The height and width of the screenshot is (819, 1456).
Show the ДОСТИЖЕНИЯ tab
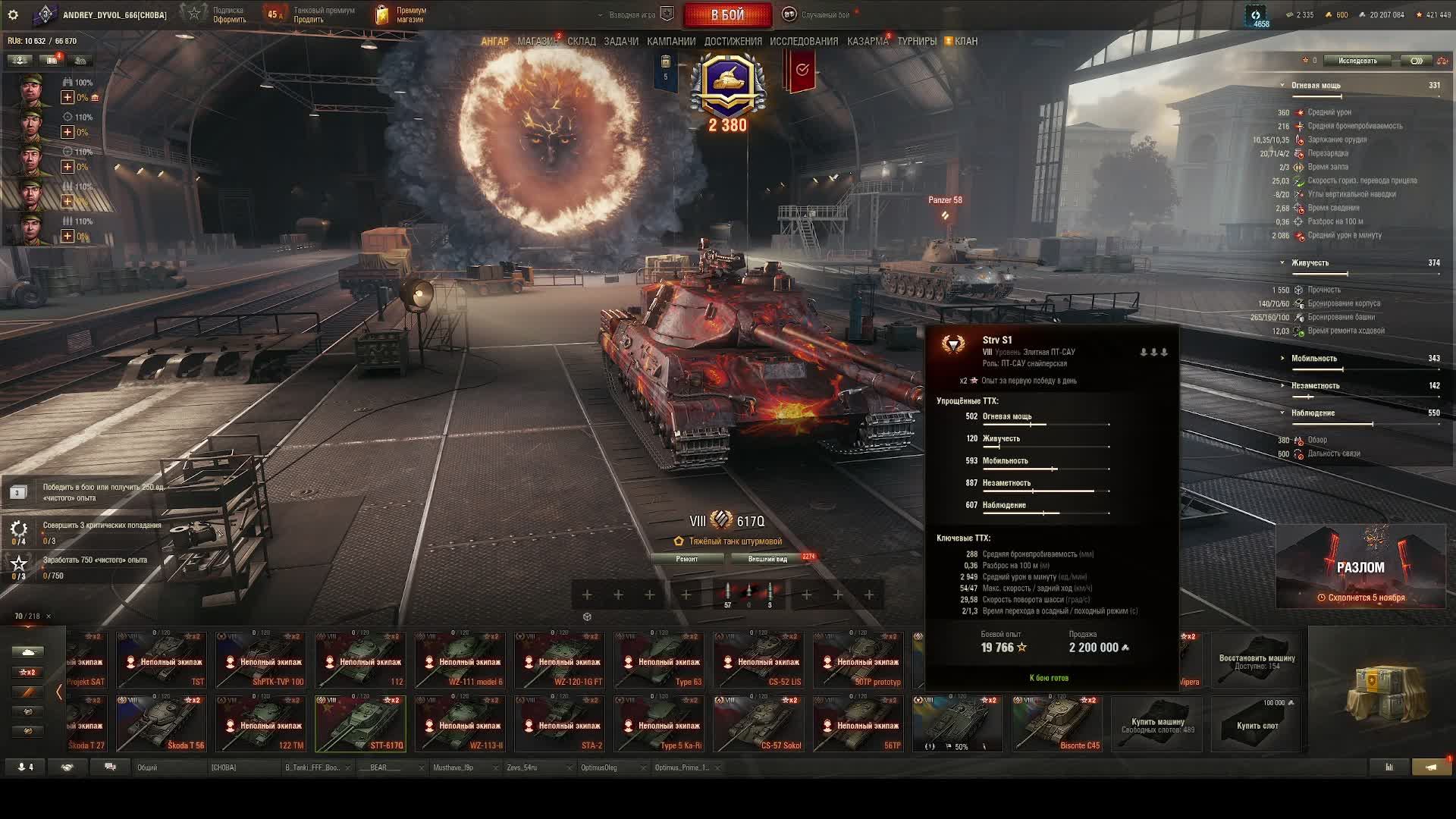[733, 42]
